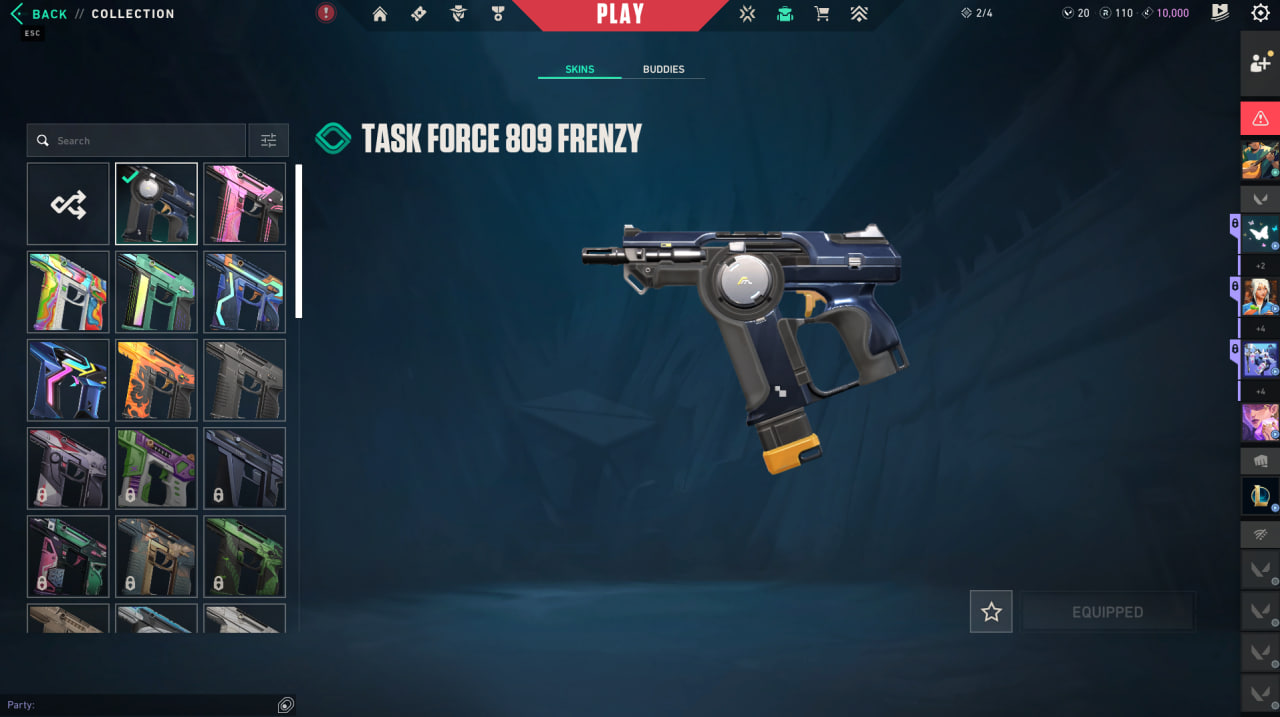Select the rainbow-colored Frenzy skin

pos(68,292)
